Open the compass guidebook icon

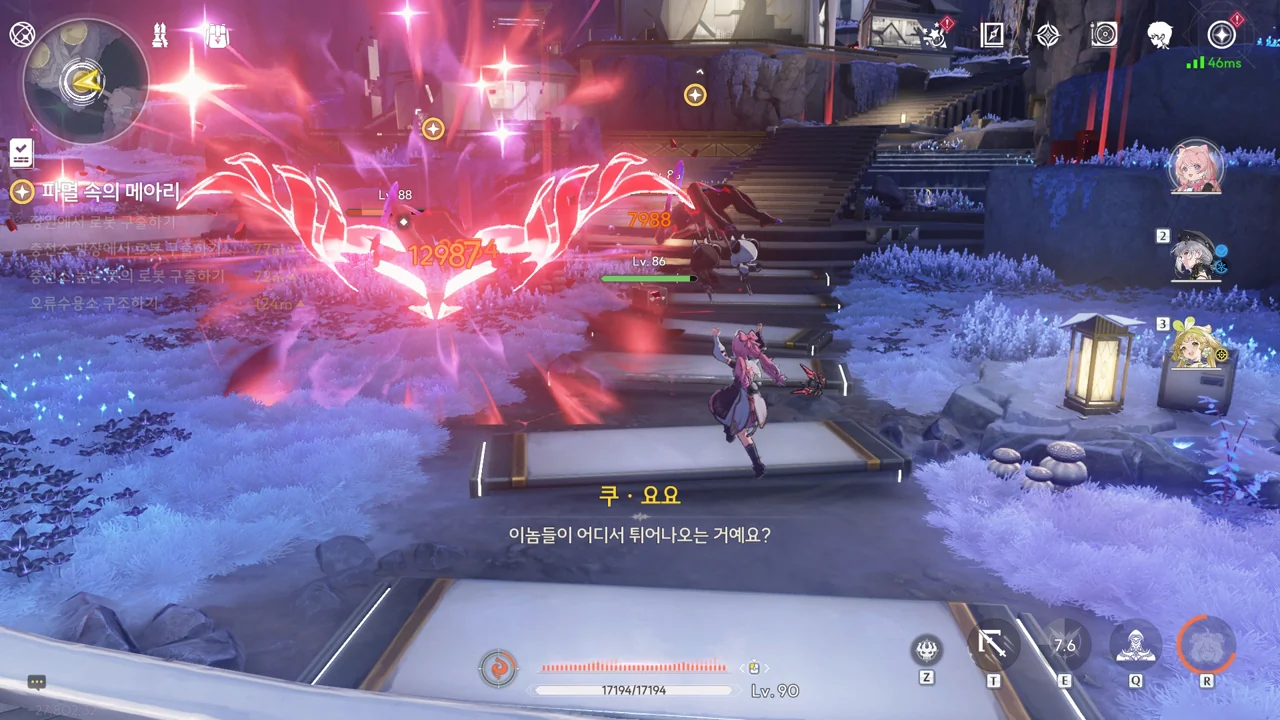coord(992,35)
